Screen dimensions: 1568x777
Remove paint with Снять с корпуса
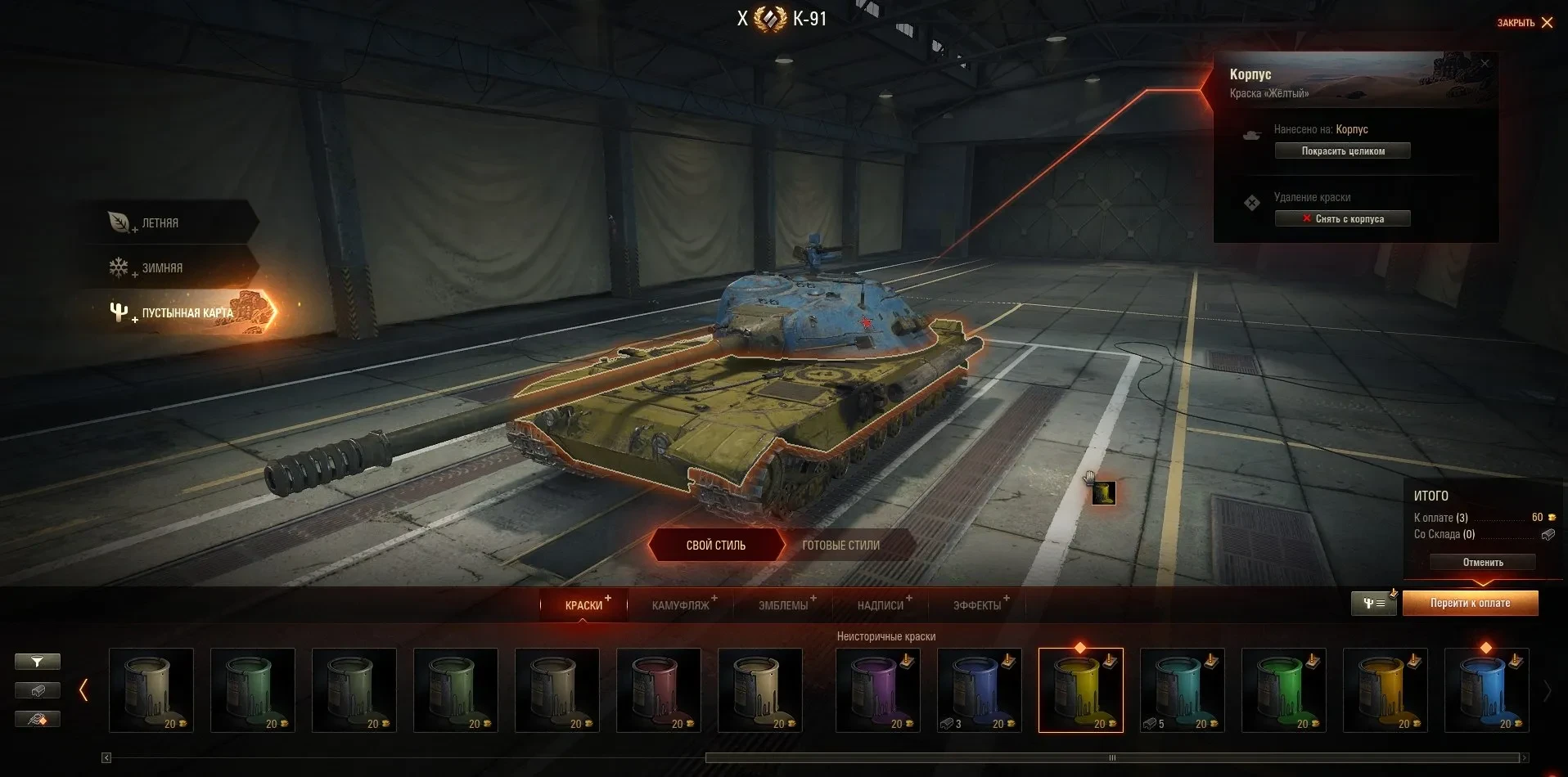click(1342, 218)
